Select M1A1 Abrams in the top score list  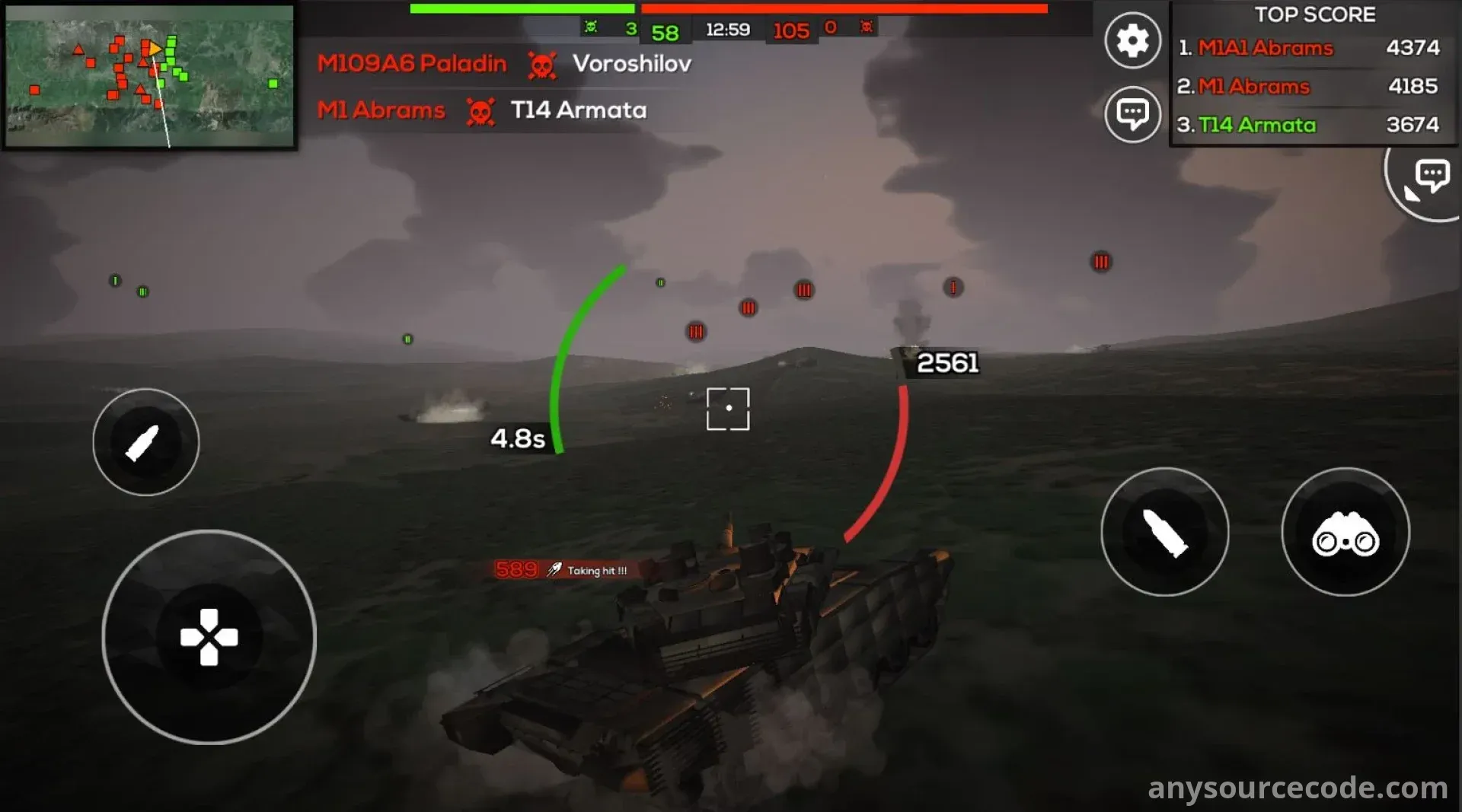(1265, 48)
